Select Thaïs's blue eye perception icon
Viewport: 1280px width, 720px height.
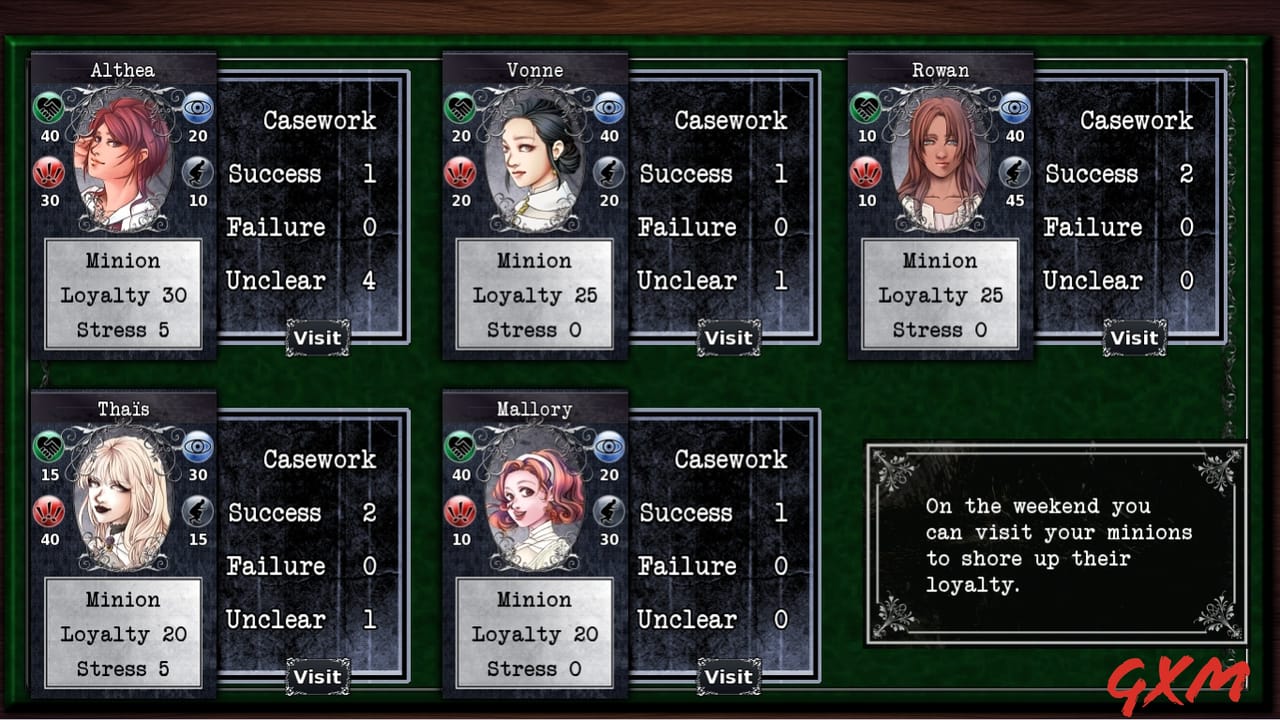point(197,449)
